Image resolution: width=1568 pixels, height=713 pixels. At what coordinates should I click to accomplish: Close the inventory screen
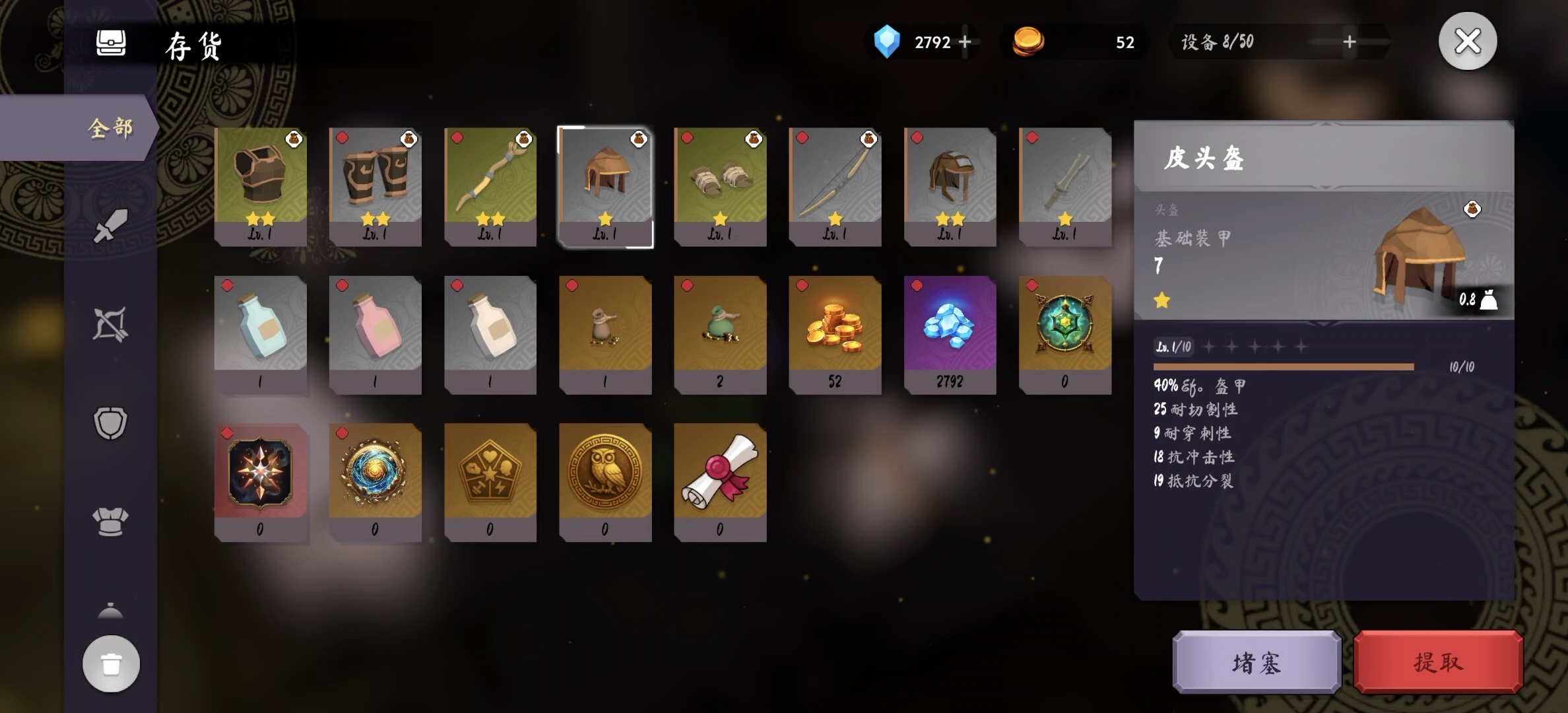1467,42
